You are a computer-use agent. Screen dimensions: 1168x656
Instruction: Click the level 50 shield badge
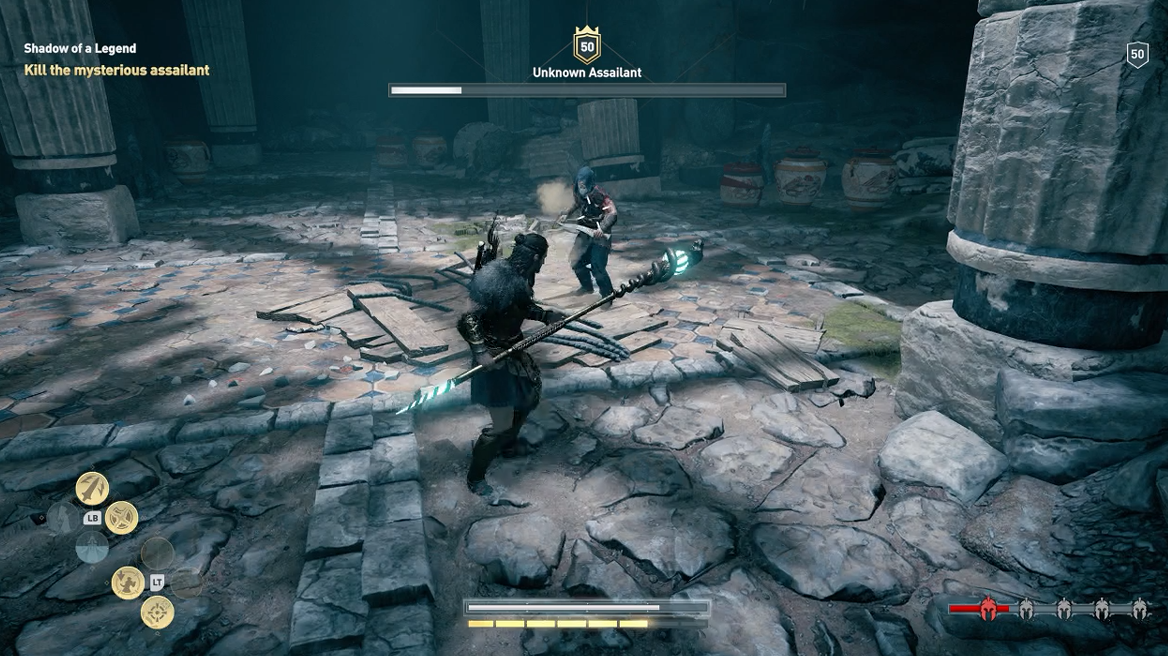[x=1137, y=55]
